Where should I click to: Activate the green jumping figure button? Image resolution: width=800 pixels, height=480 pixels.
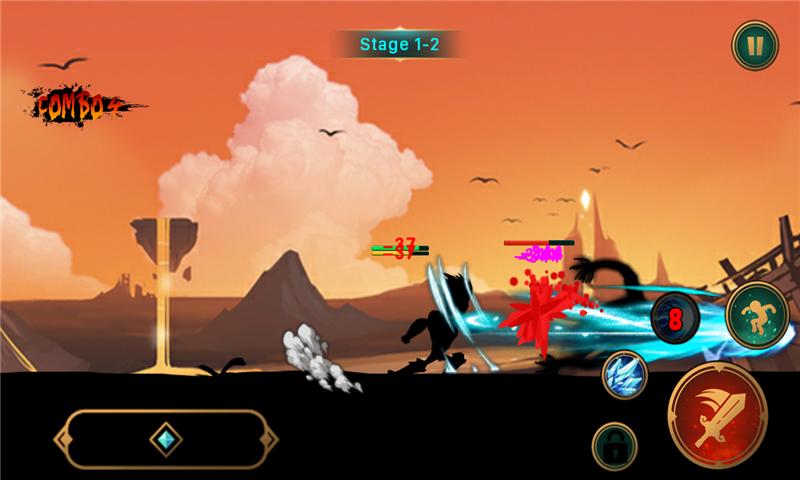(x=758, y=316)
